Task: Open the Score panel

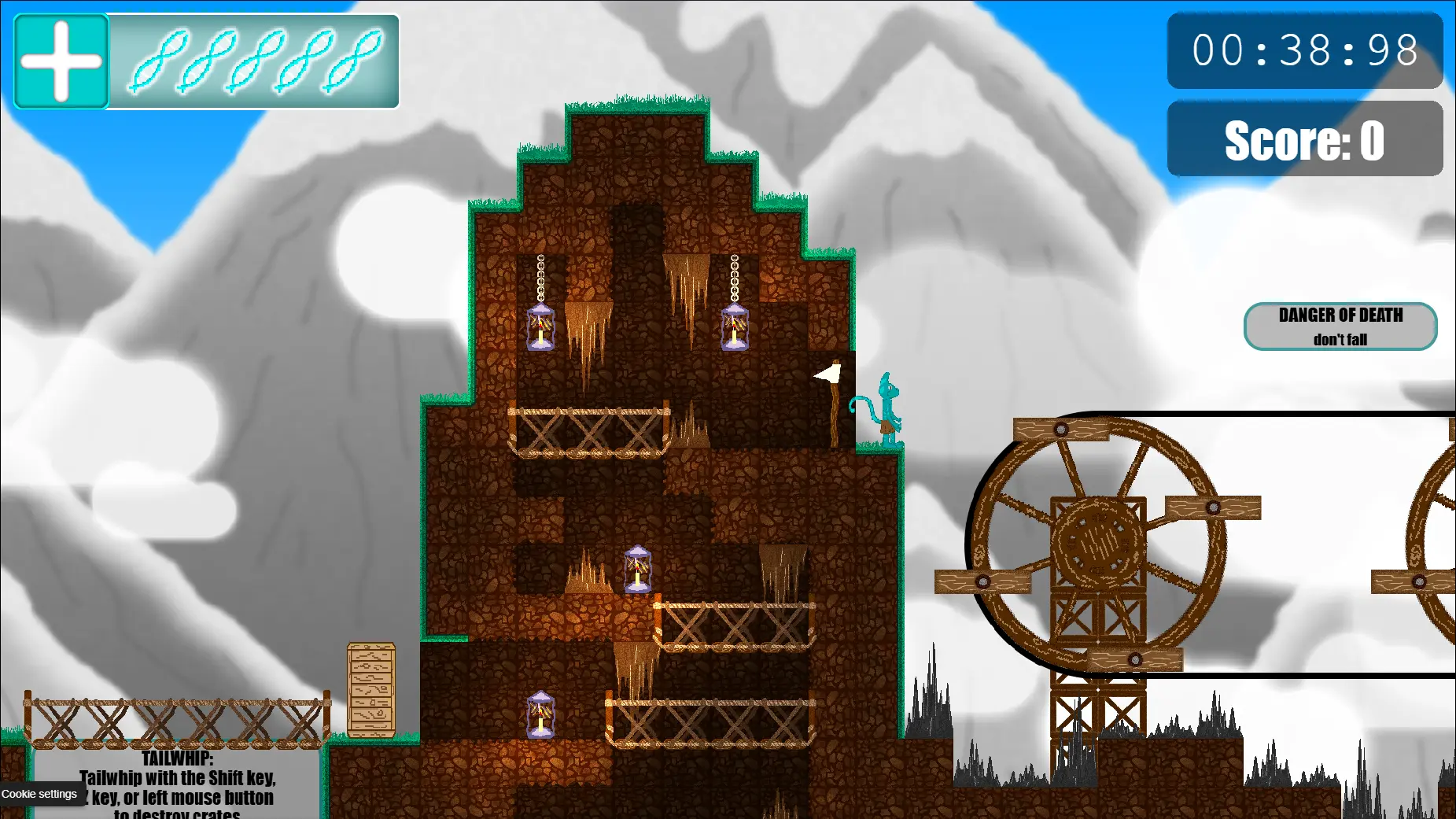Action: [x=1304, y=138]
